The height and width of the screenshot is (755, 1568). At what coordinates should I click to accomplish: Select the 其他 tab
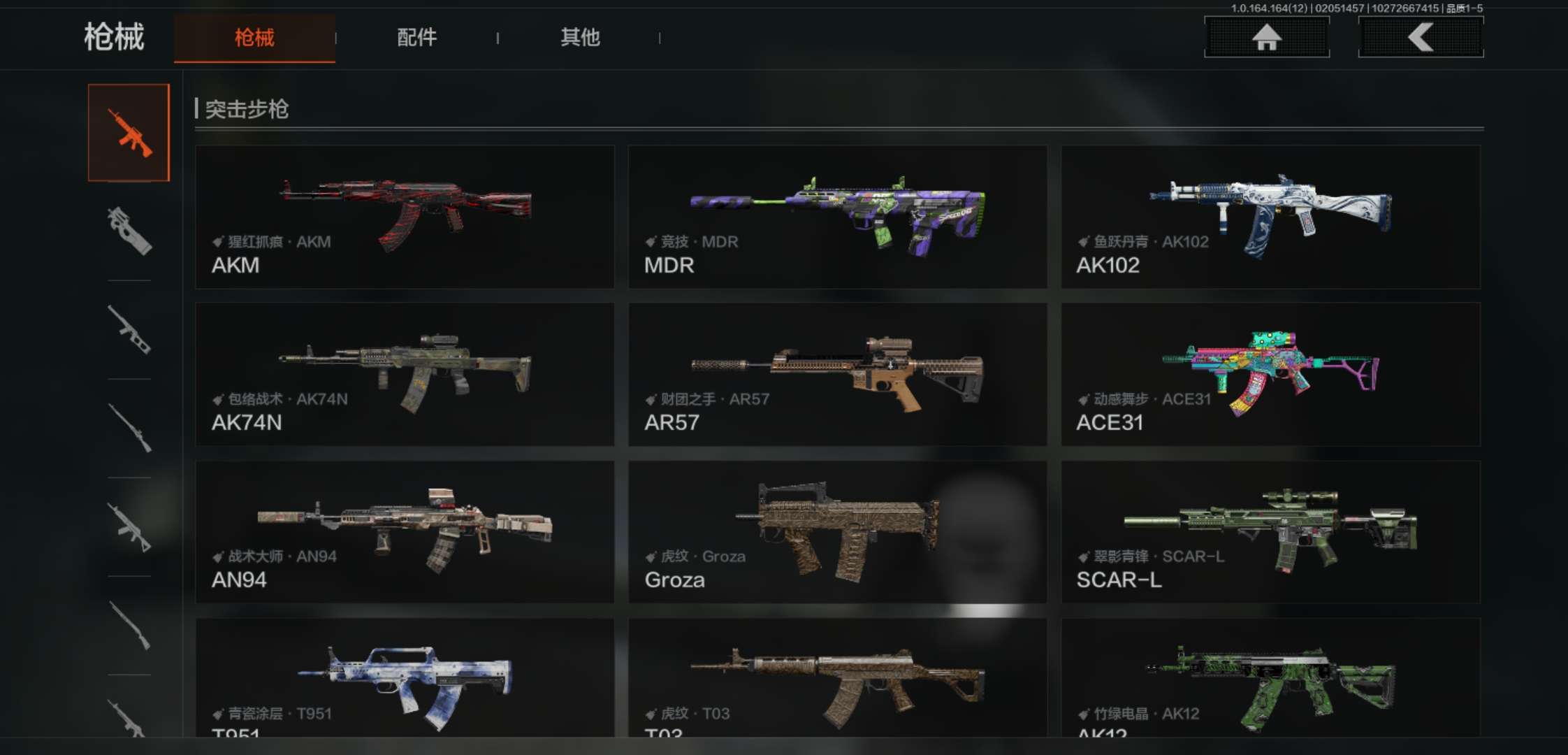coord(580,38)
